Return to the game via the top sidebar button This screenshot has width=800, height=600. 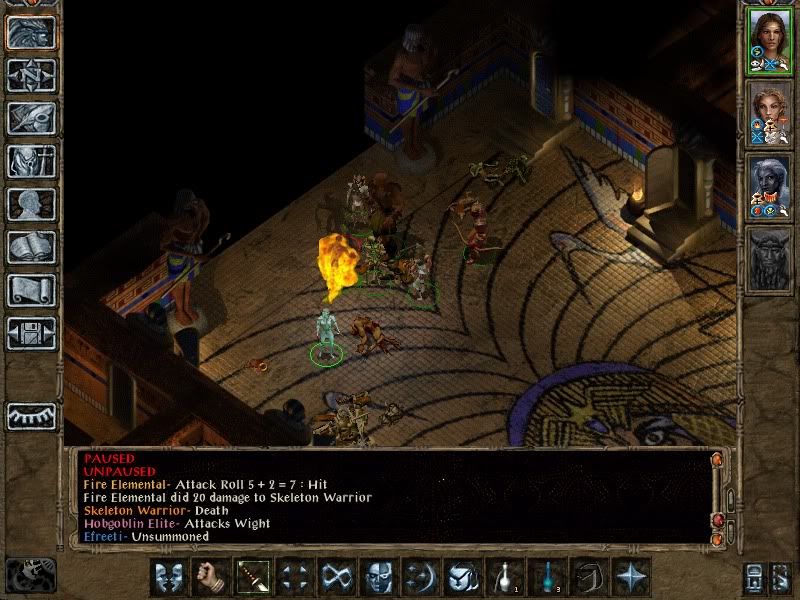pos(31,33)
